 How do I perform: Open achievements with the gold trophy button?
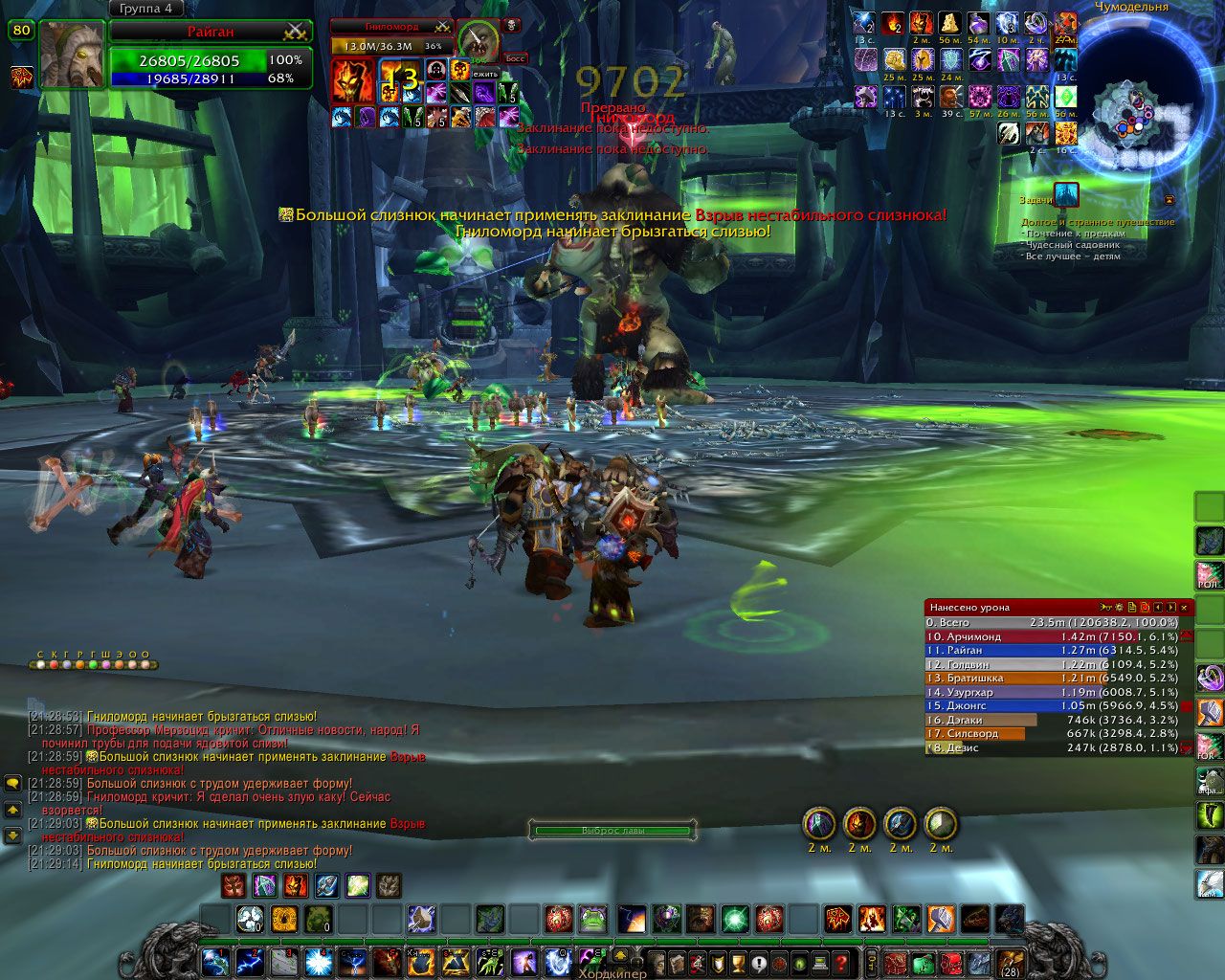738,962
